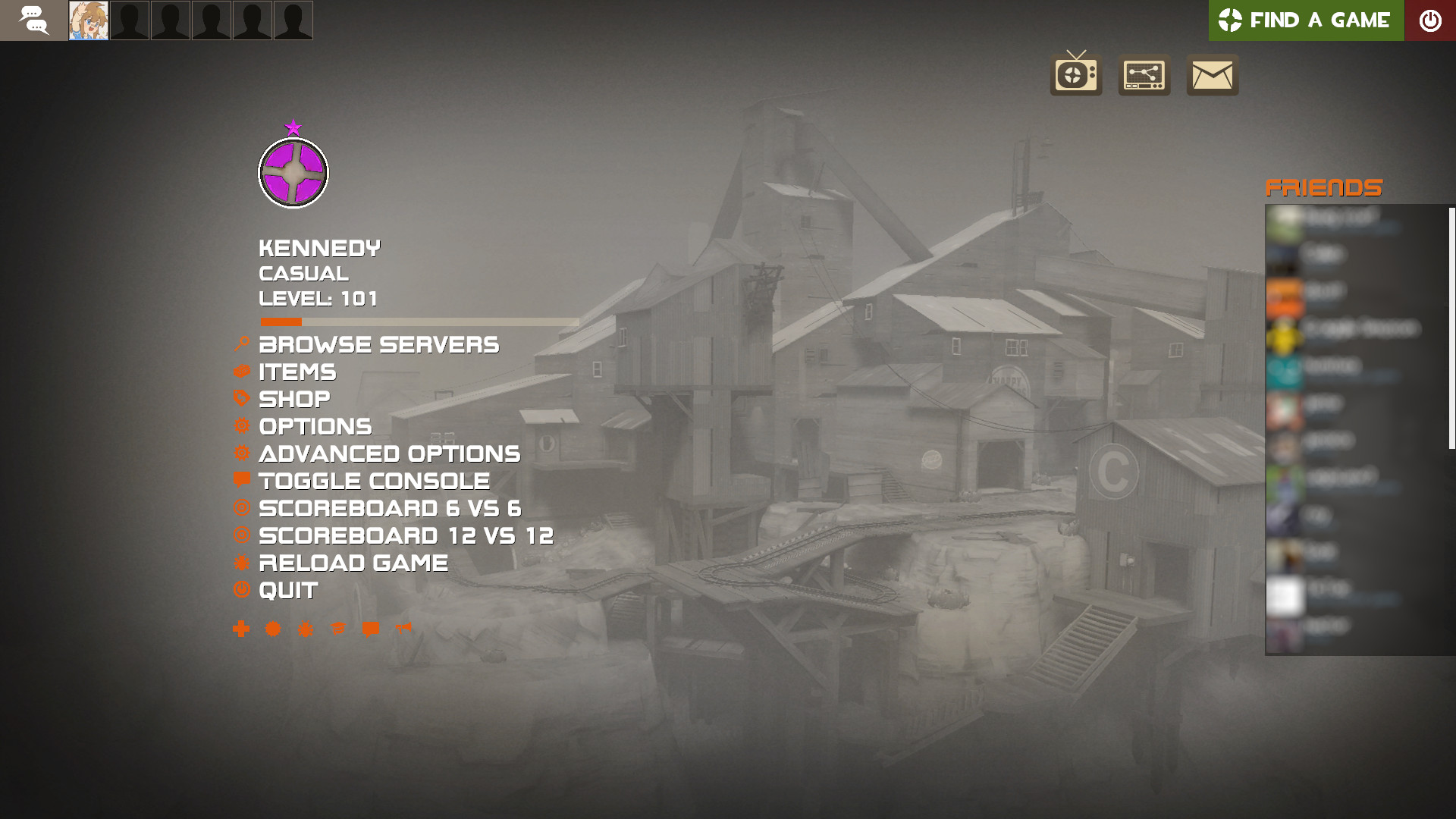The height and width of the screenshot is (819, 1456).
Task: Toggle the developer console
Action: (373, 481)
